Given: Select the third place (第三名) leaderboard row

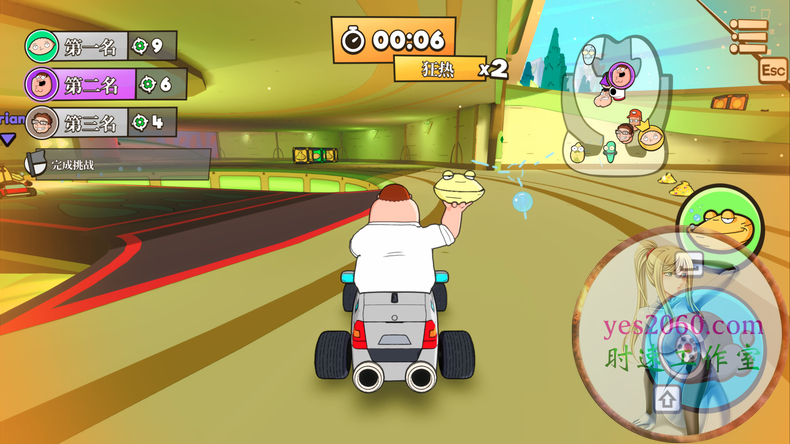Looking at the screenshot, I should pyautogui.click(x=100, y=122).
